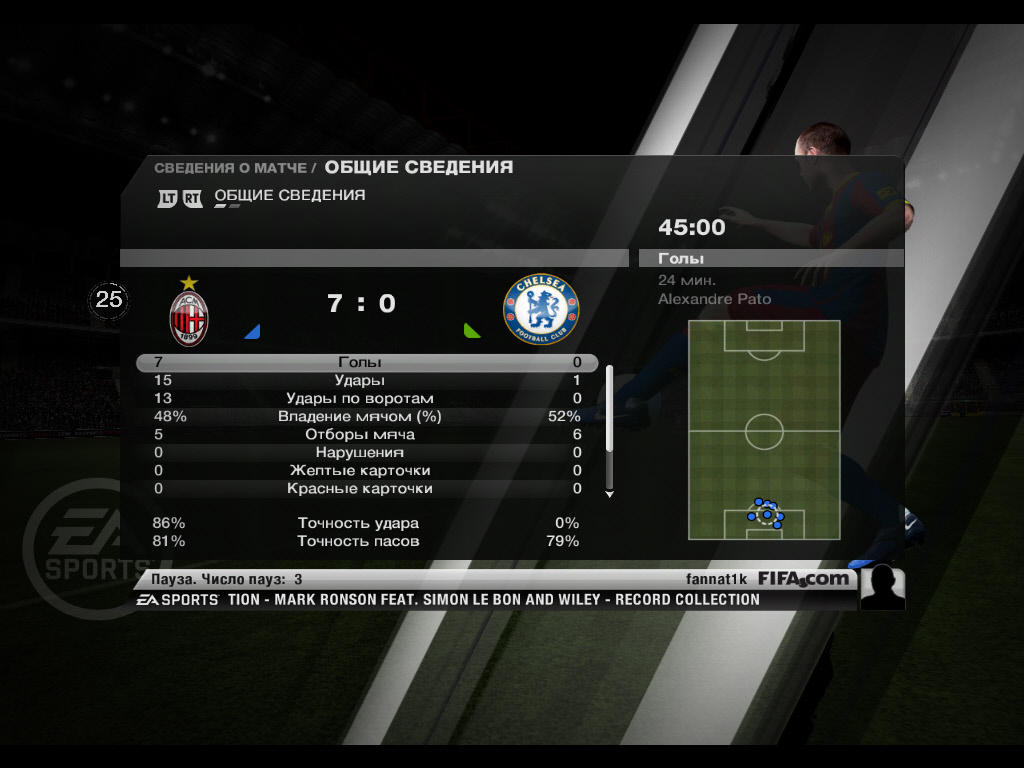Select the Красные карточки row
Viewport: 1024px width, 768px height.
coord(366,489)
